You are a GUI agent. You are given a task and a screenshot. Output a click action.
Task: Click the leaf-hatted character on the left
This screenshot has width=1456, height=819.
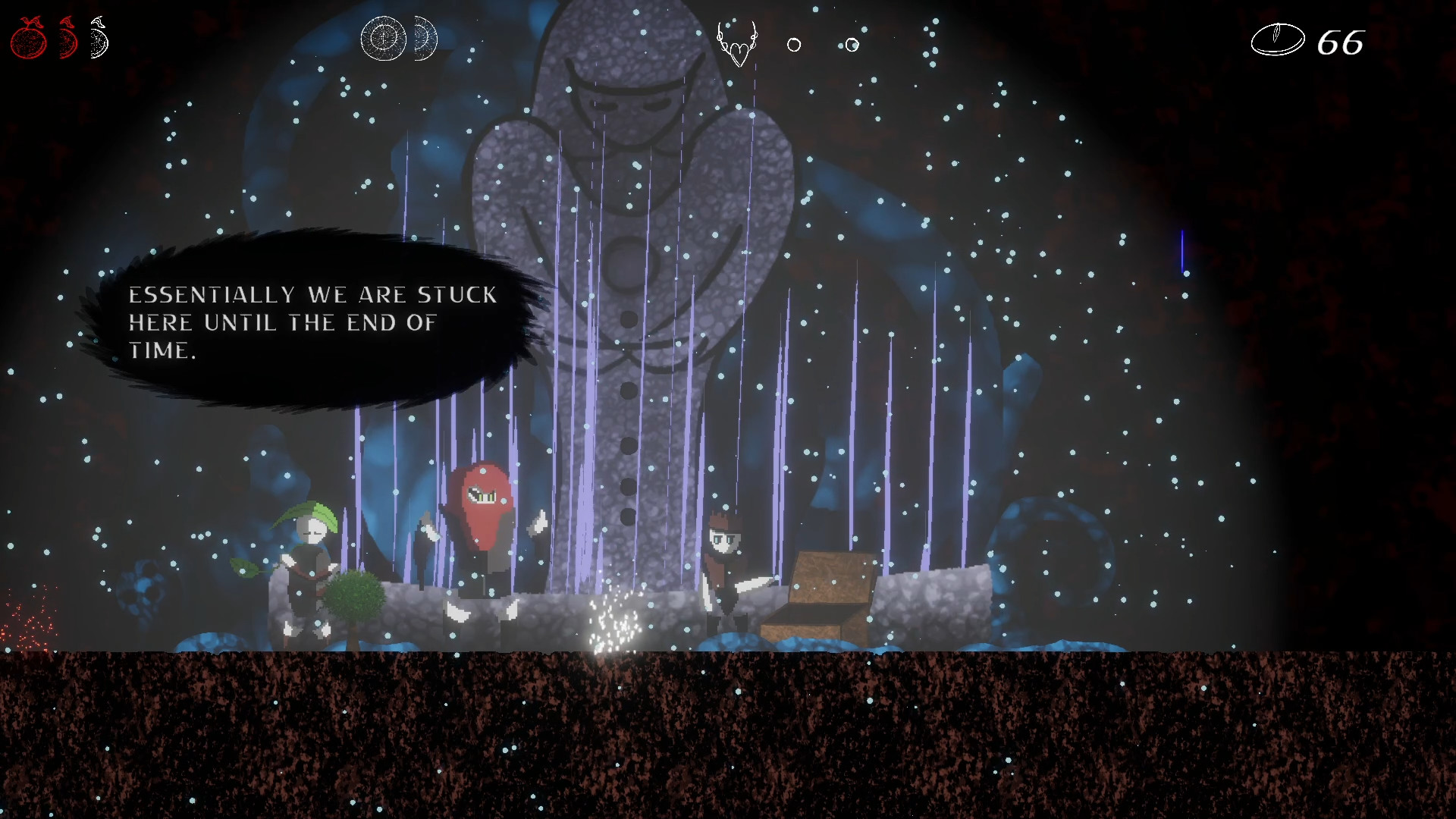pyautogui.click(x=311, y=546)
